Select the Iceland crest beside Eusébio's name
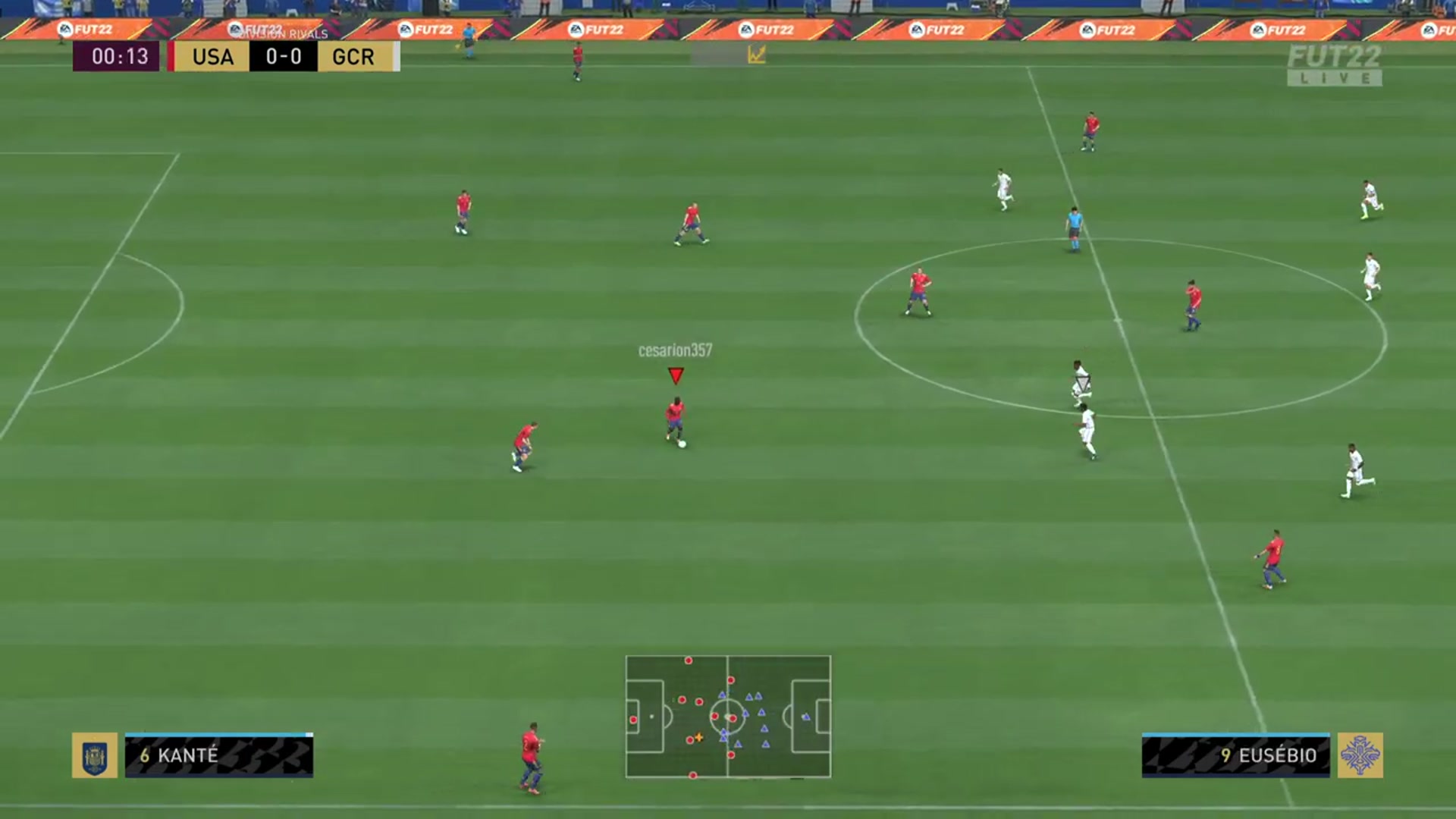This screenshot has width=1456, height=819. tap(1361, 757)
